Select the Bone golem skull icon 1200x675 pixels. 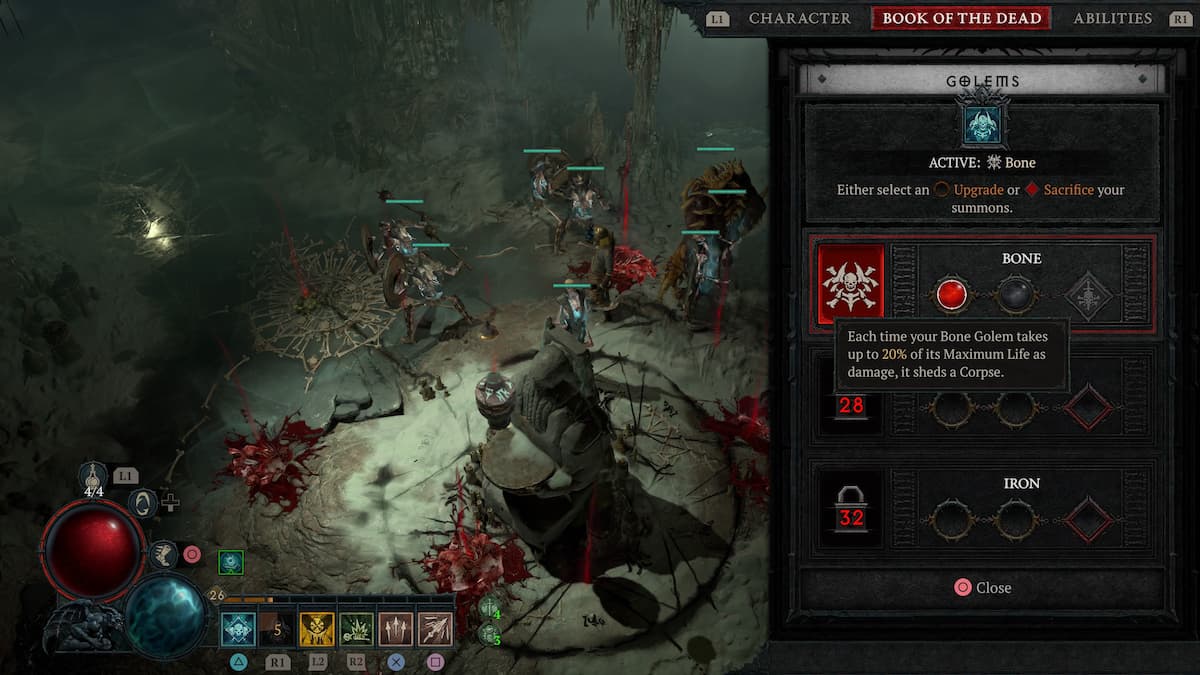850,285
